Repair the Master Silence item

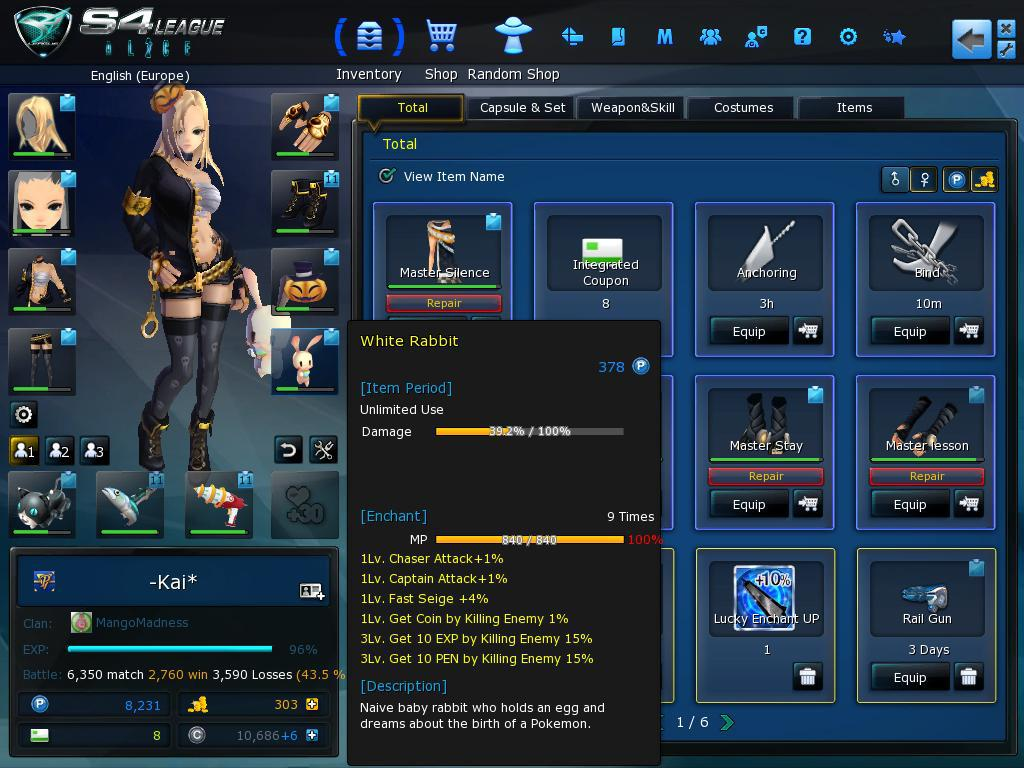(x=443, y=303)
